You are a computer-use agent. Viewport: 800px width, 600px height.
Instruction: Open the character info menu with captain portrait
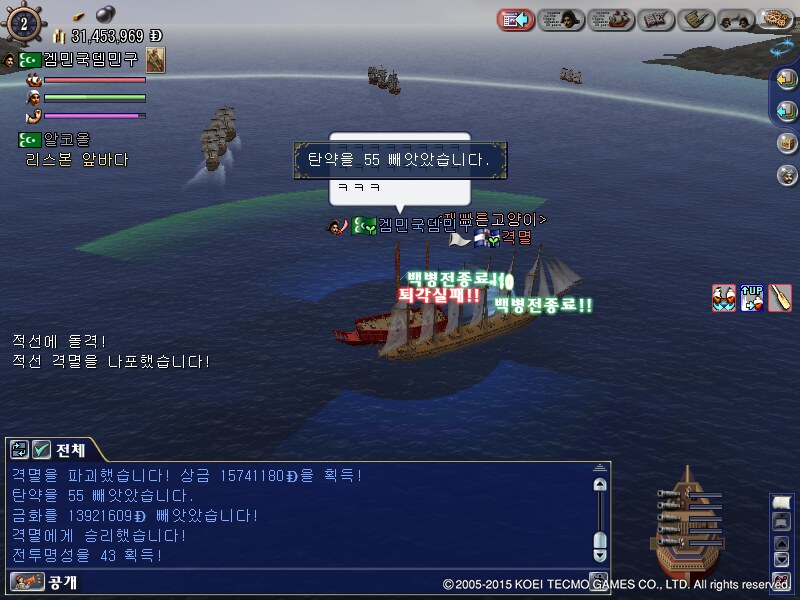[561, 19]
